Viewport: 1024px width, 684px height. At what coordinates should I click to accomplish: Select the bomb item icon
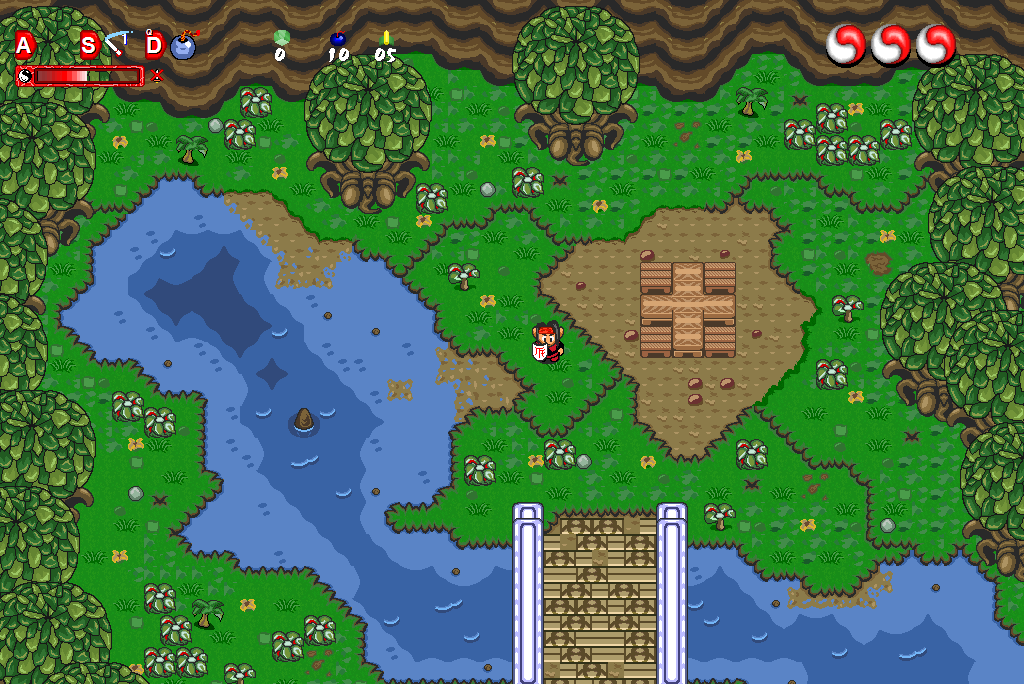click(x=184, y=46)
